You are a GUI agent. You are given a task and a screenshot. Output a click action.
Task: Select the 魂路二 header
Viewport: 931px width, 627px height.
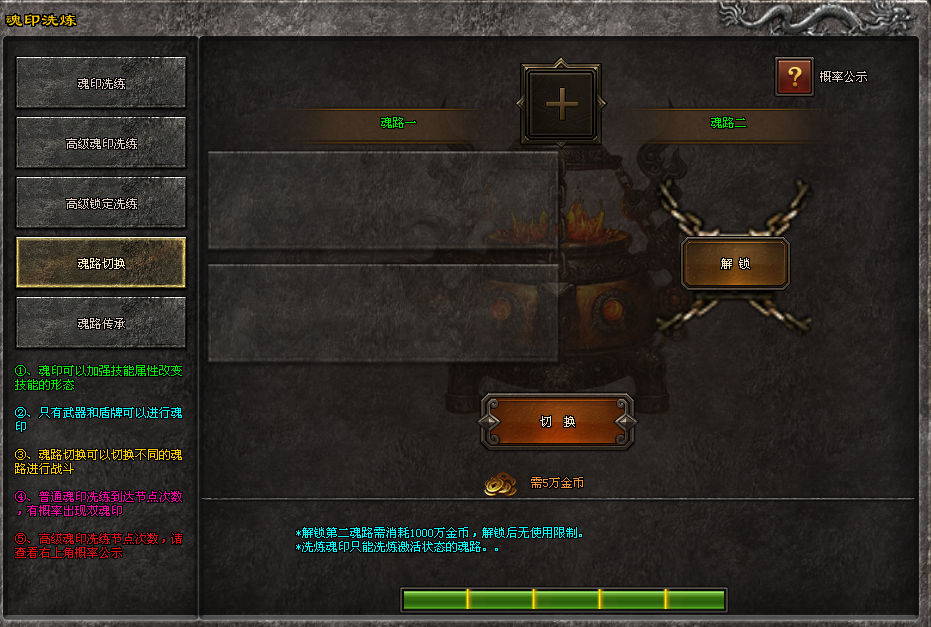coord(728,124)
